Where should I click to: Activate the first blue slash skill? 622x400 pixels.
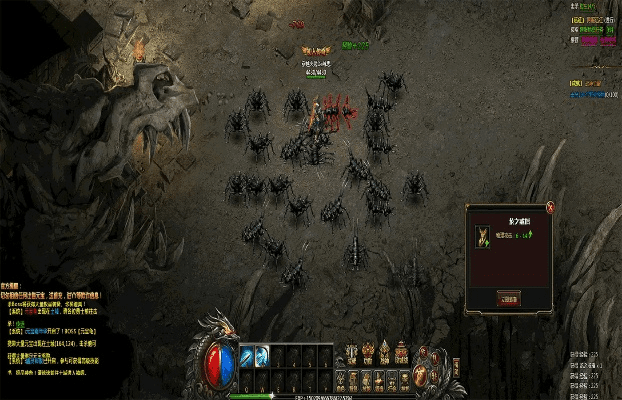click(245, 354)
